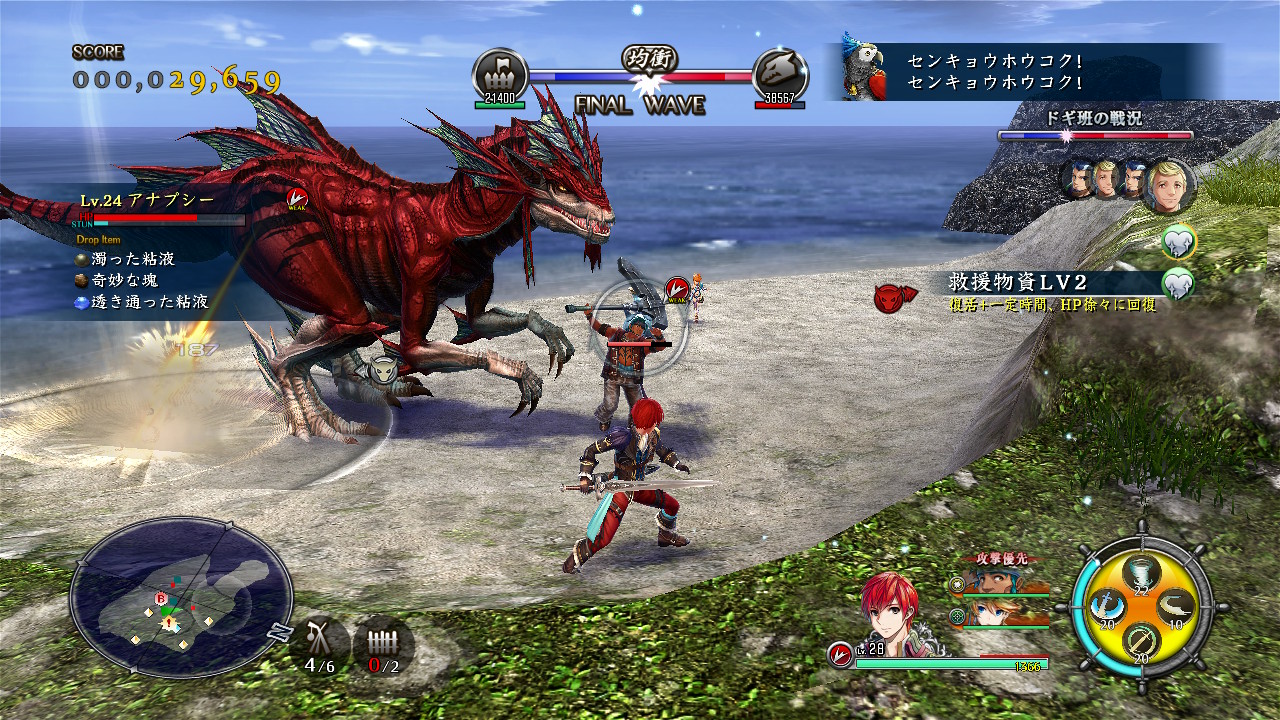Switch to the blonde party member portrait

coord(1000,611)
